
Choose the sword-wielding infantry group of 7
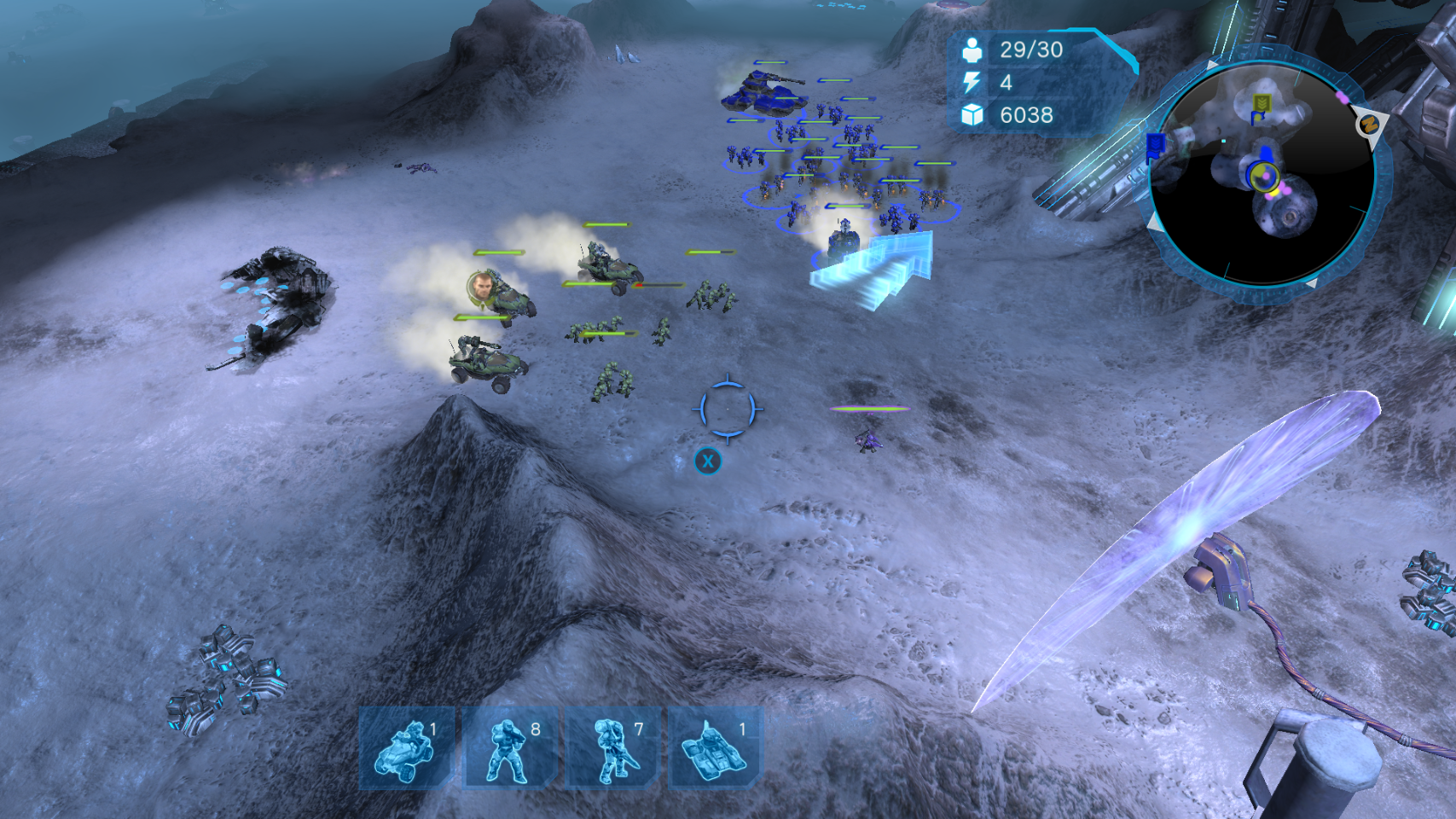tap(614, 748)
